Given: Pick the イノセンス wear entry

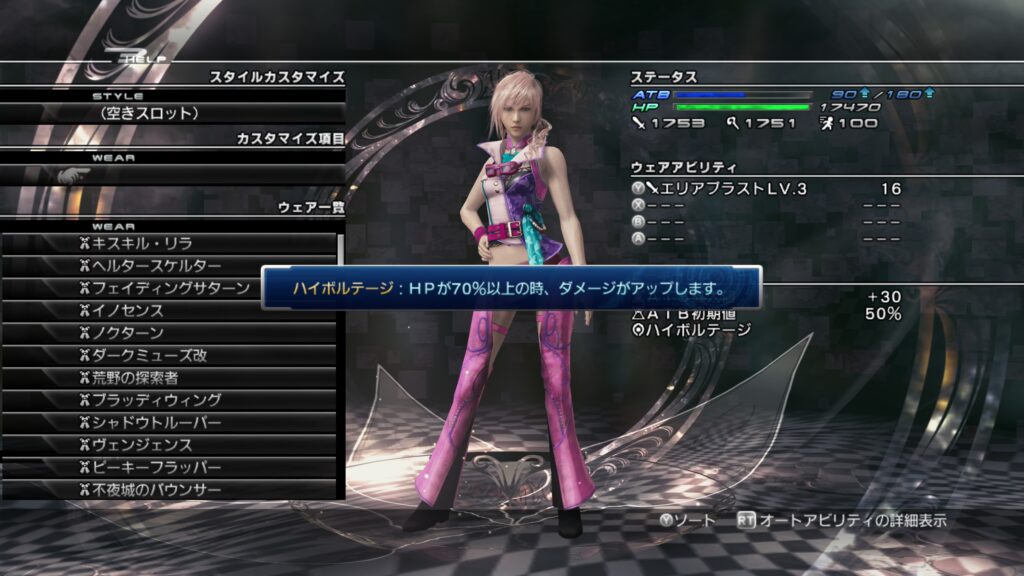Looking at the screenshot, I should point(170,310).
